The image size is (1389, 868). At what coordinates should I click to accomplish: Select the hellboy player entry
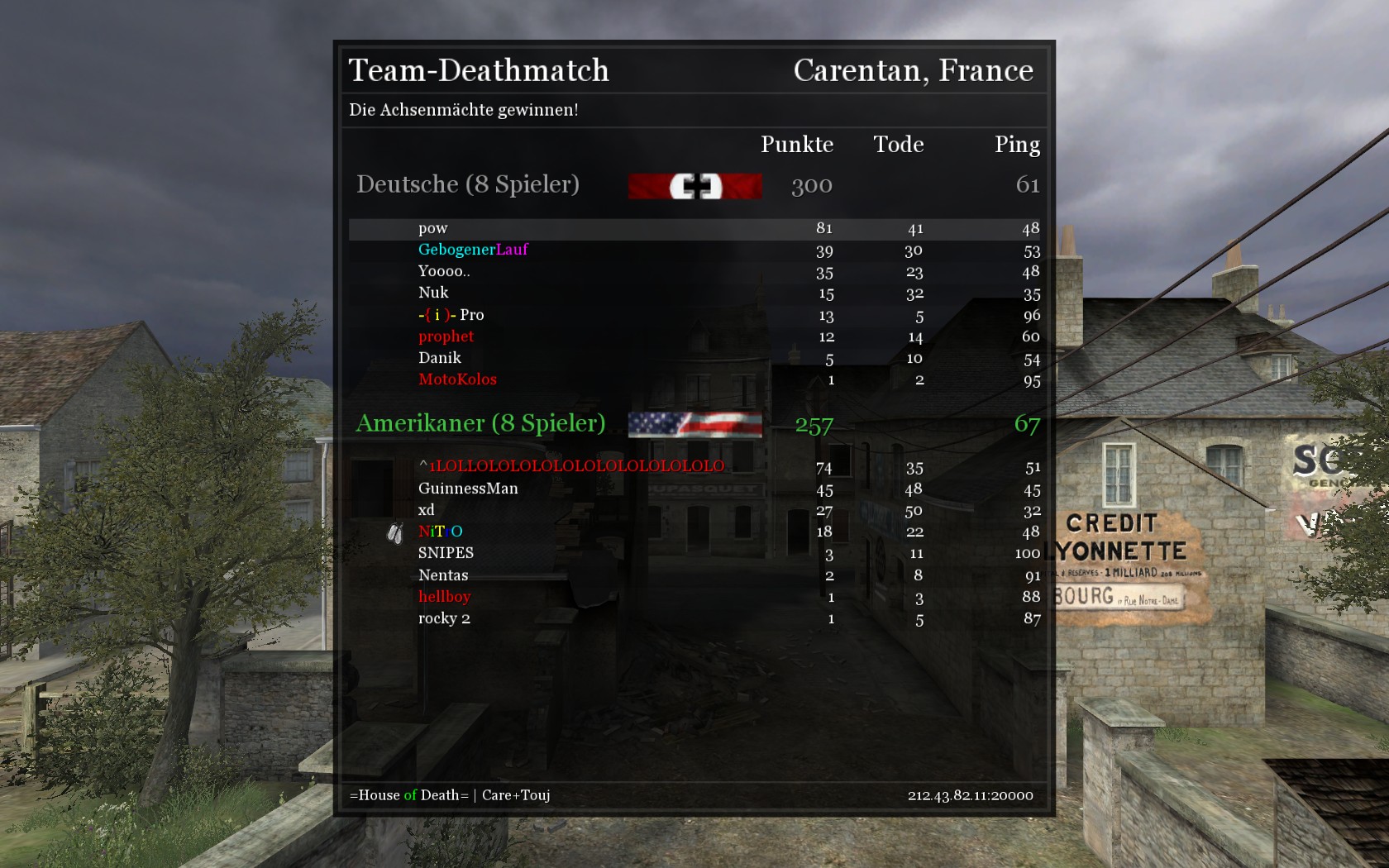[x=444, y=597]
